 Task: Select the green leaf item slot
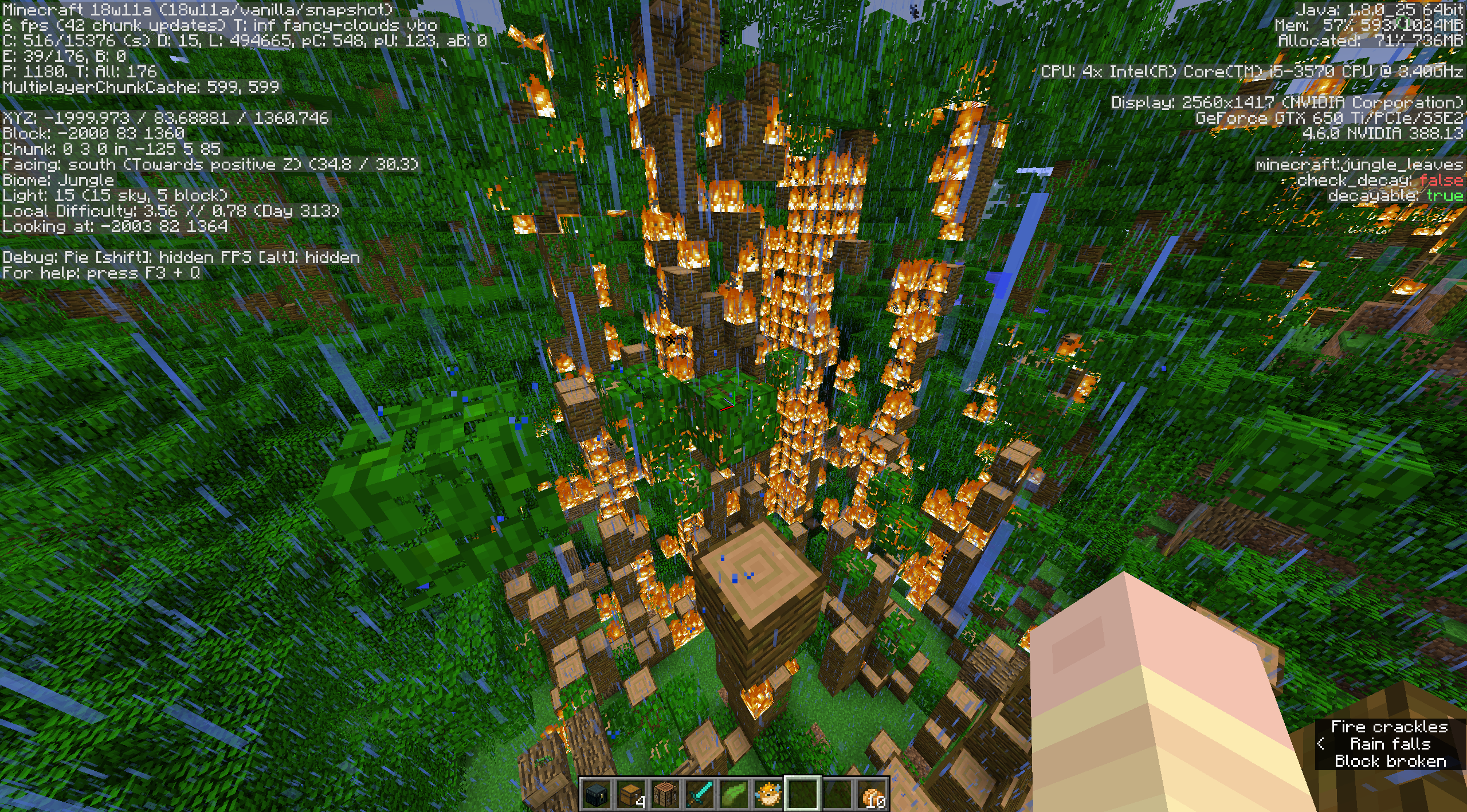coord(734,795)
